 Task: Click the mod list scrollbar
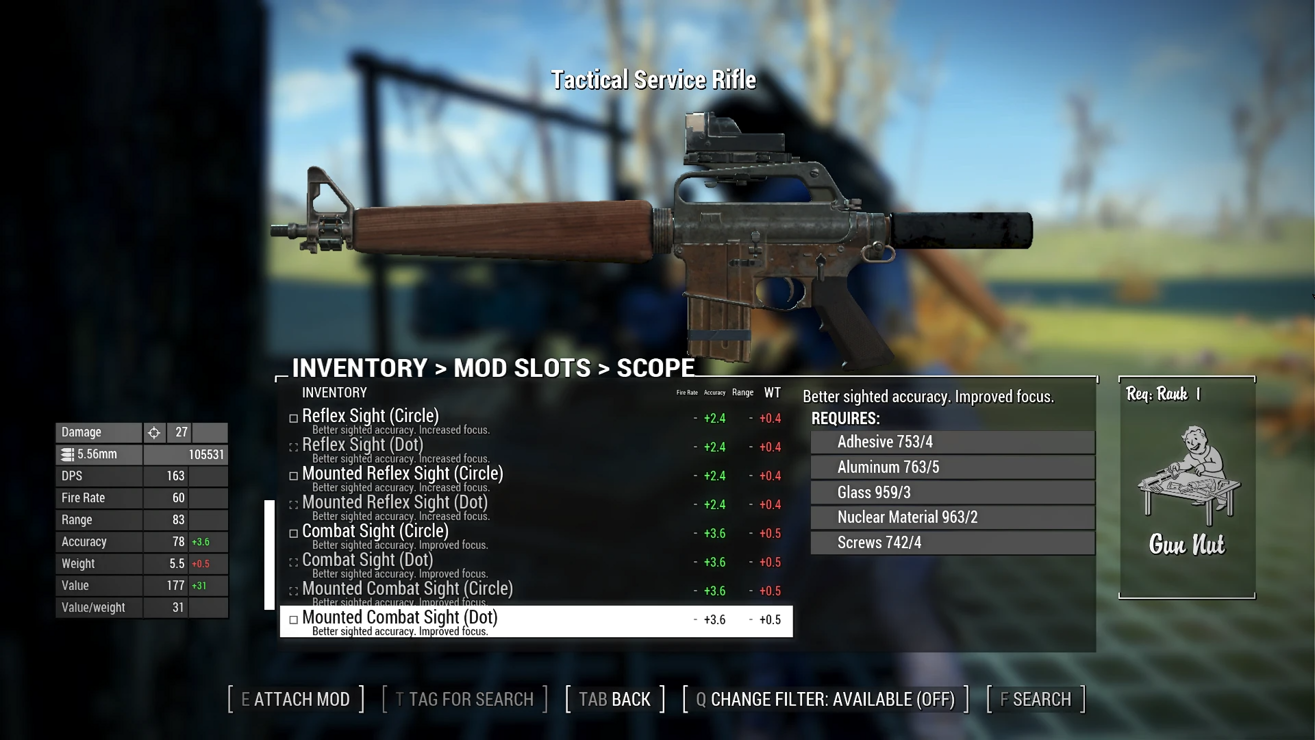[x=269, y=555]
